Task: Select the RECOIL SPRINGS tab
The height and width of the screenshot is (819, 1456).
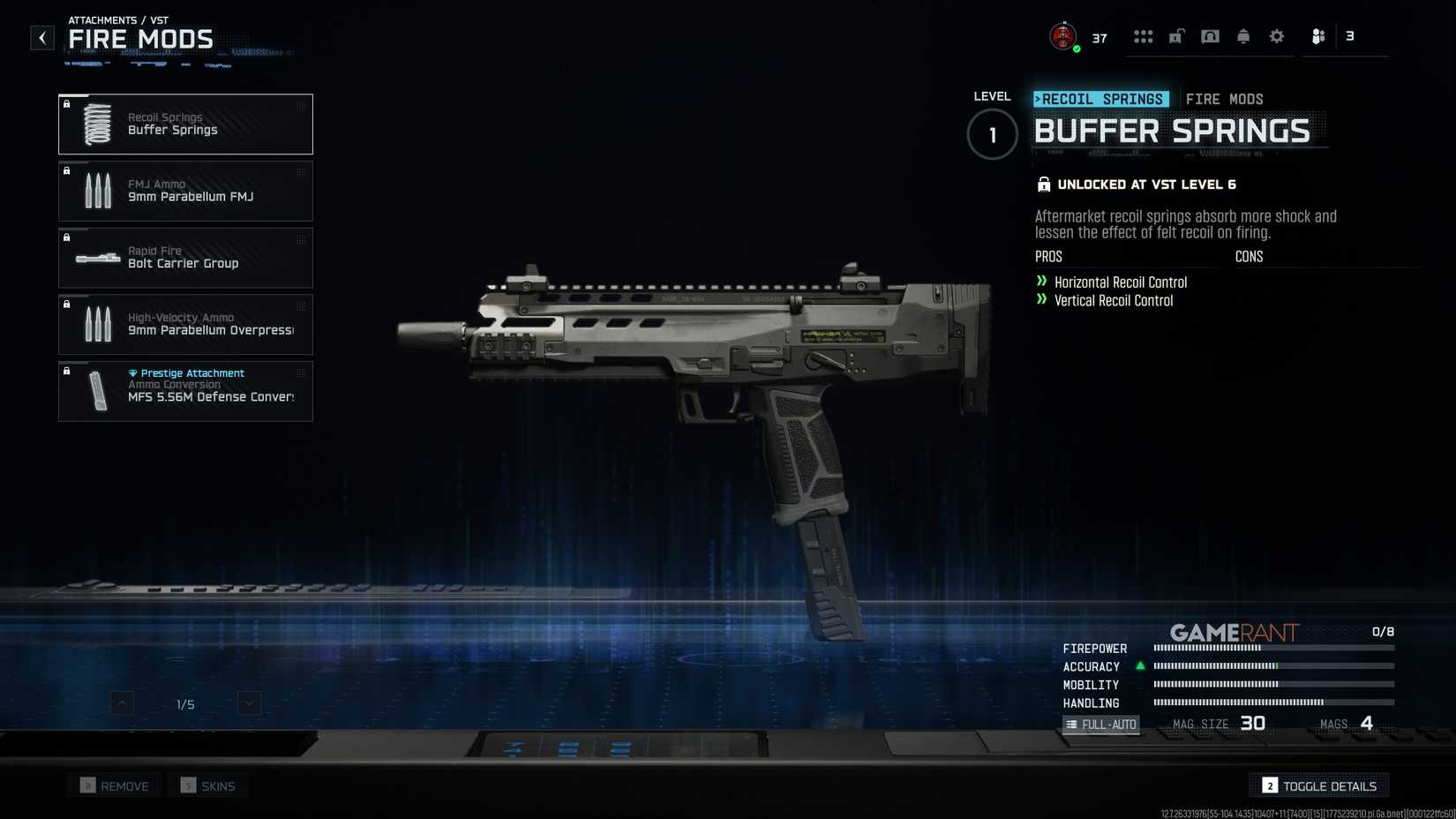Action: point(1102,99)
